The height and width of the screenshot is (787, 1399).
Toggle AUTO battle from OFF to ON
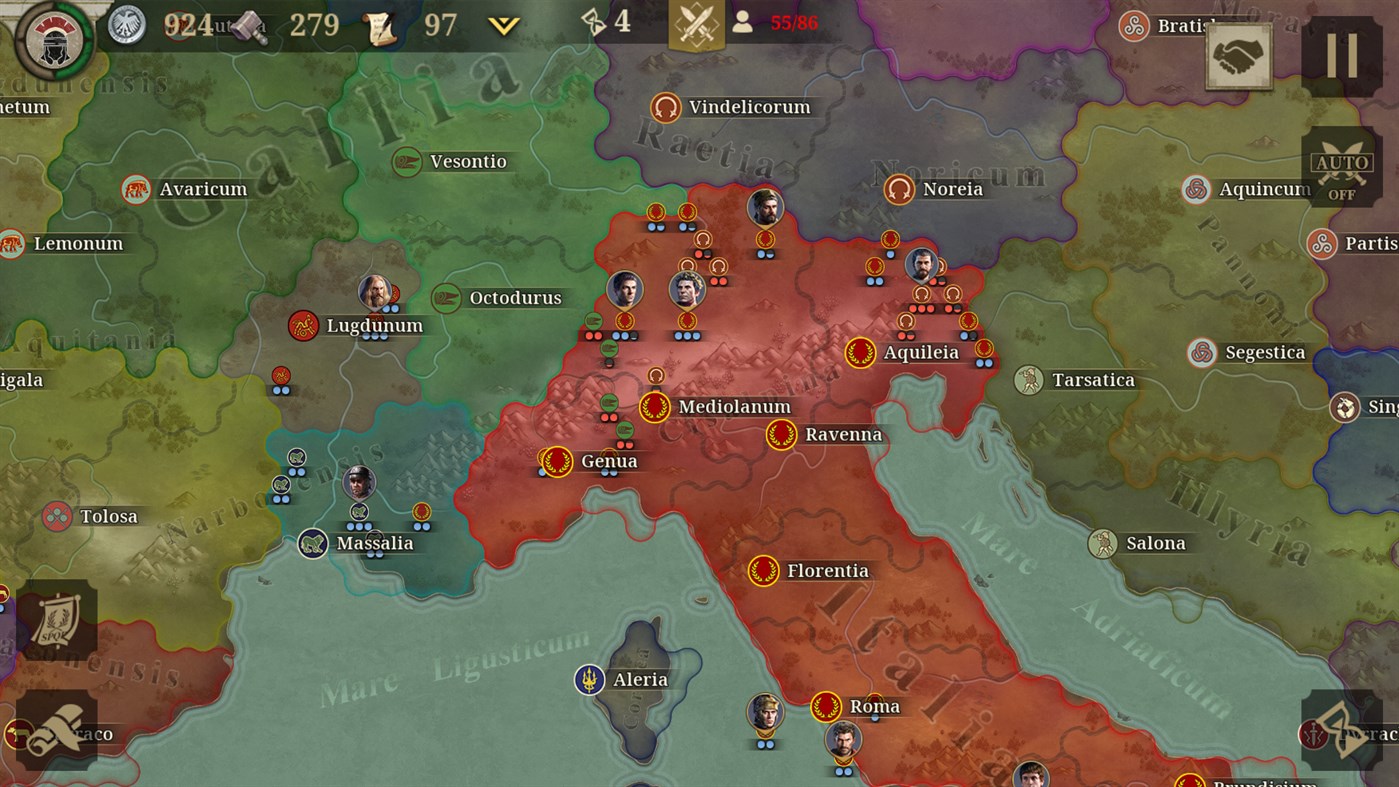(1341, 168)
